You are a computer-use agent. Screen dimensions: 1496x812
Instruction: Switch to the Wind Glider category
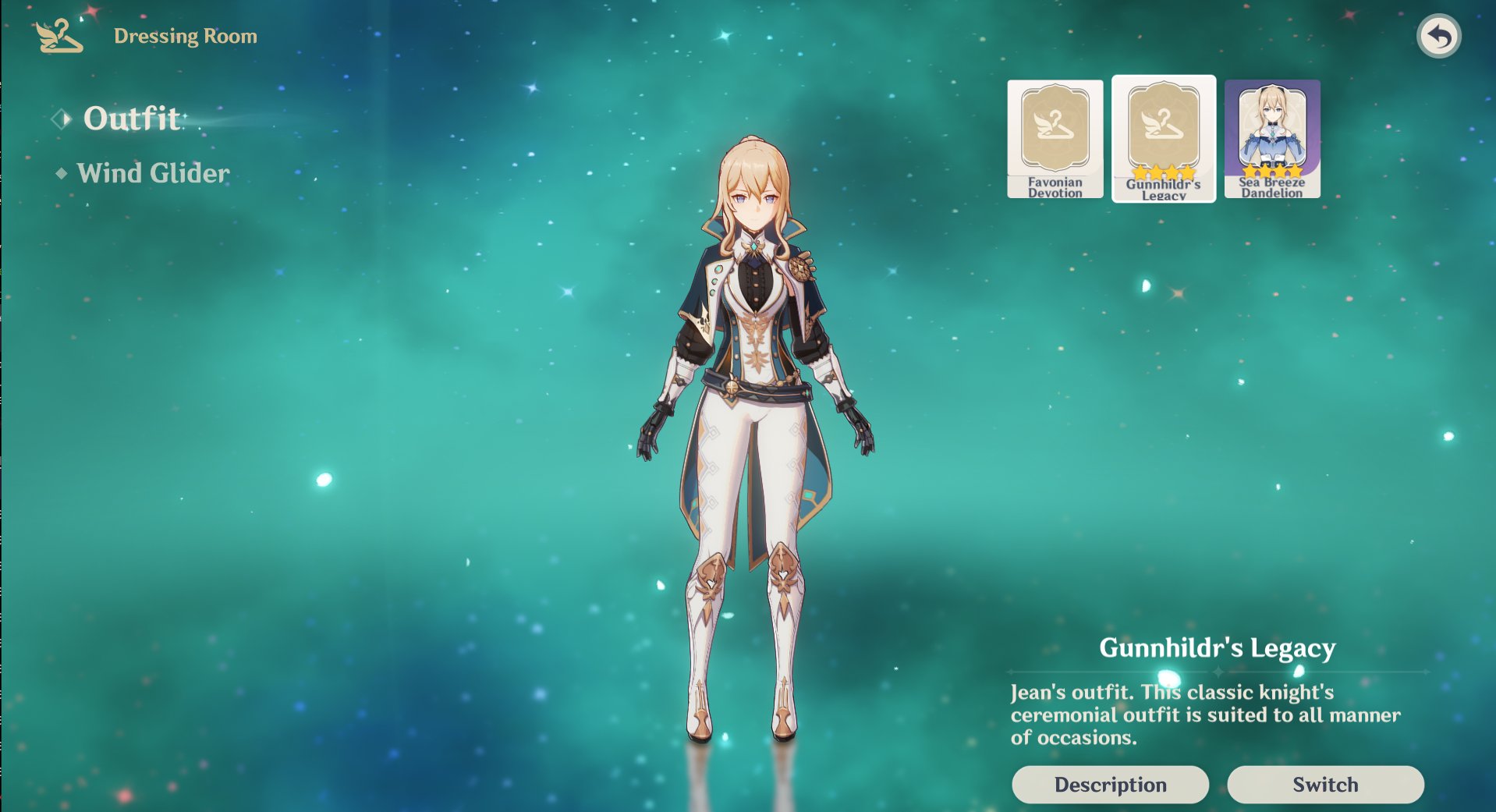pos(152,173)
